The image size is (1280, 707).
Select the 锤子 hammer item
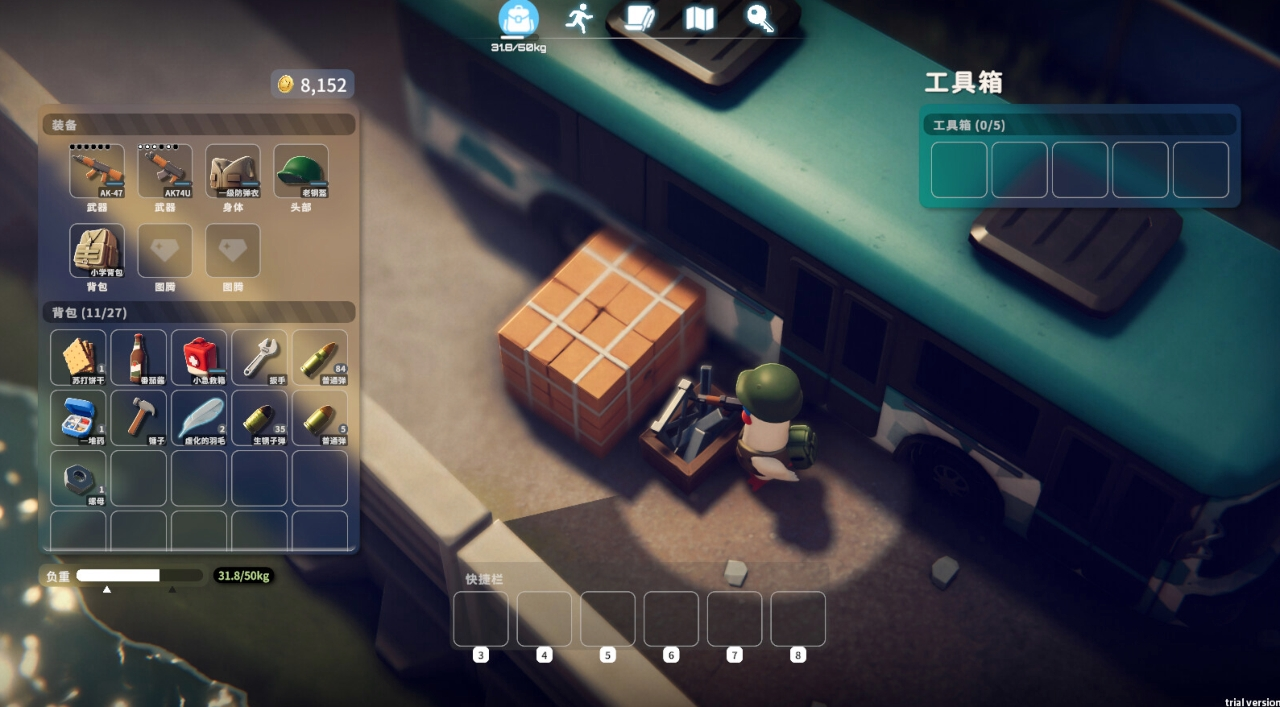138,417
